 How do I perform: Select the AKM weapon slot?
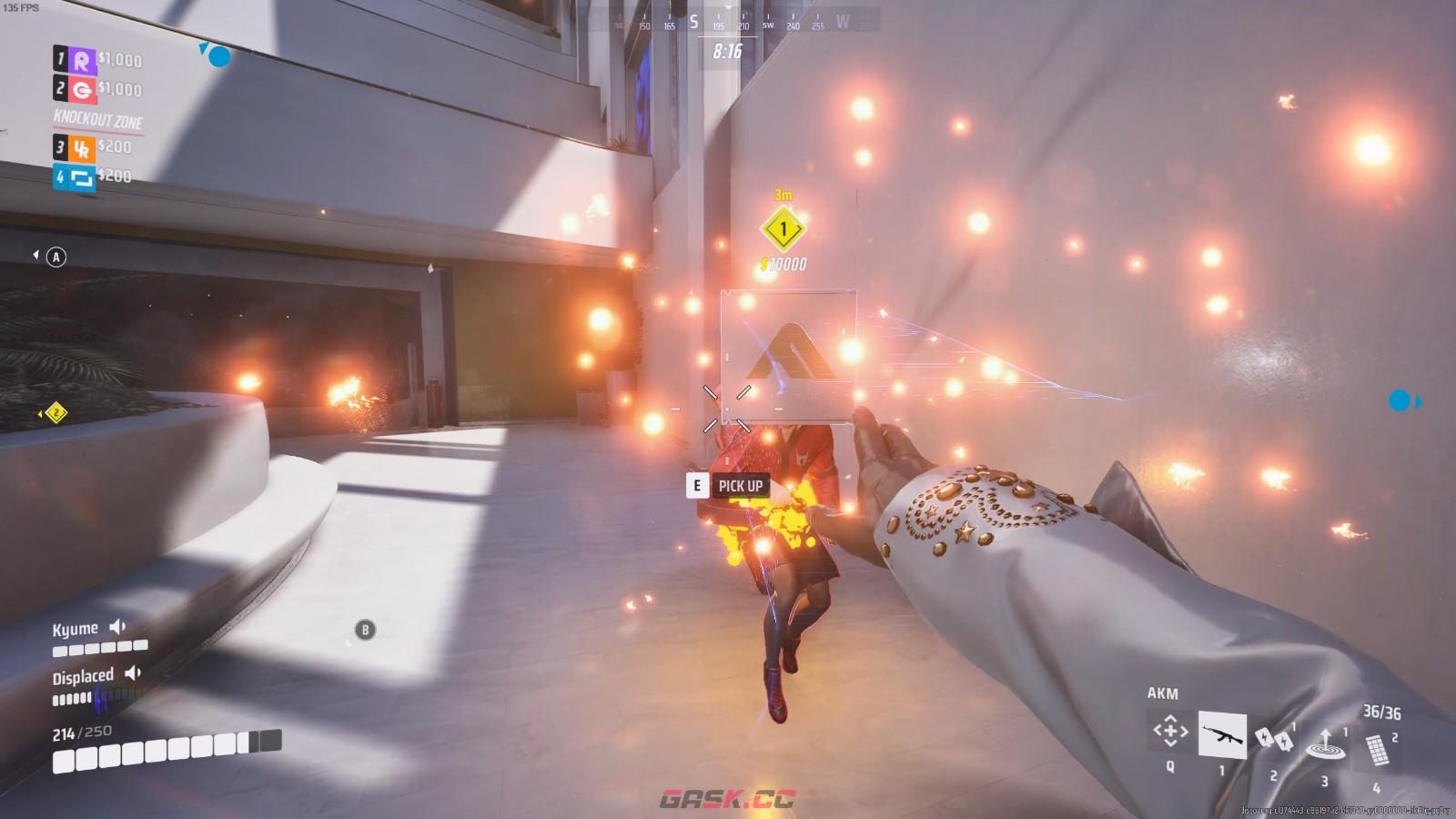[x=1221, y=734]
